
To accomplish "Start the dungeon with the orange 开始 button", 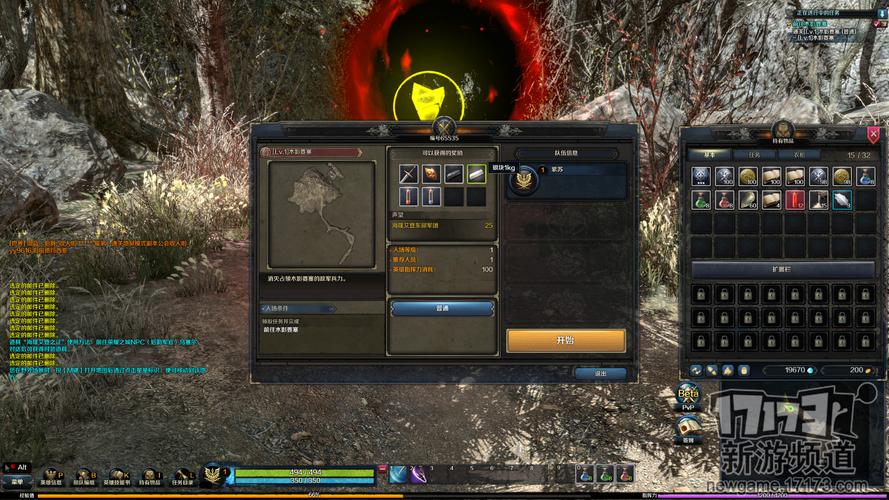I will pyautogui.click(x=566, y=340).
